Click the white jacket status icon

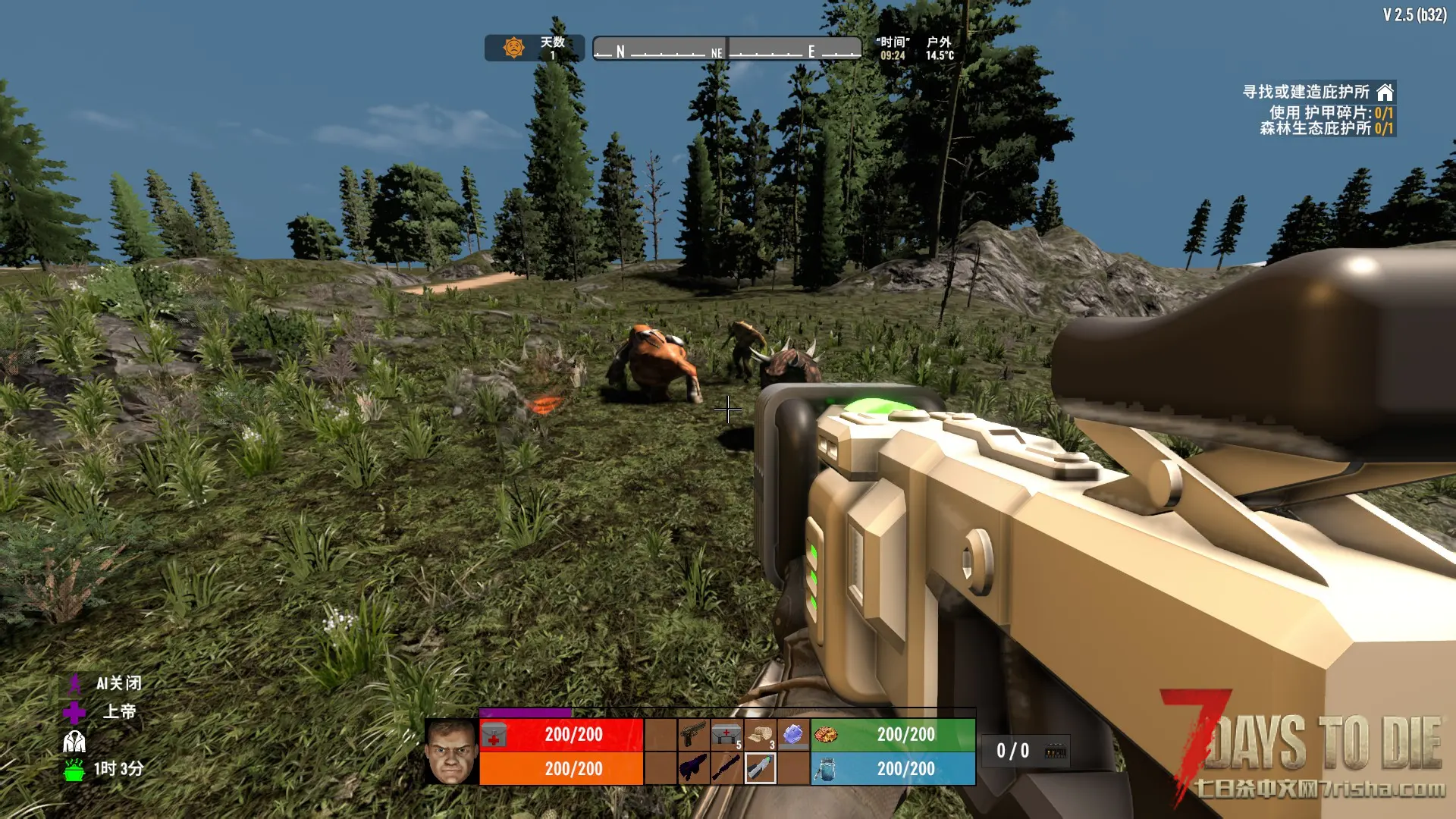point(74,741)
